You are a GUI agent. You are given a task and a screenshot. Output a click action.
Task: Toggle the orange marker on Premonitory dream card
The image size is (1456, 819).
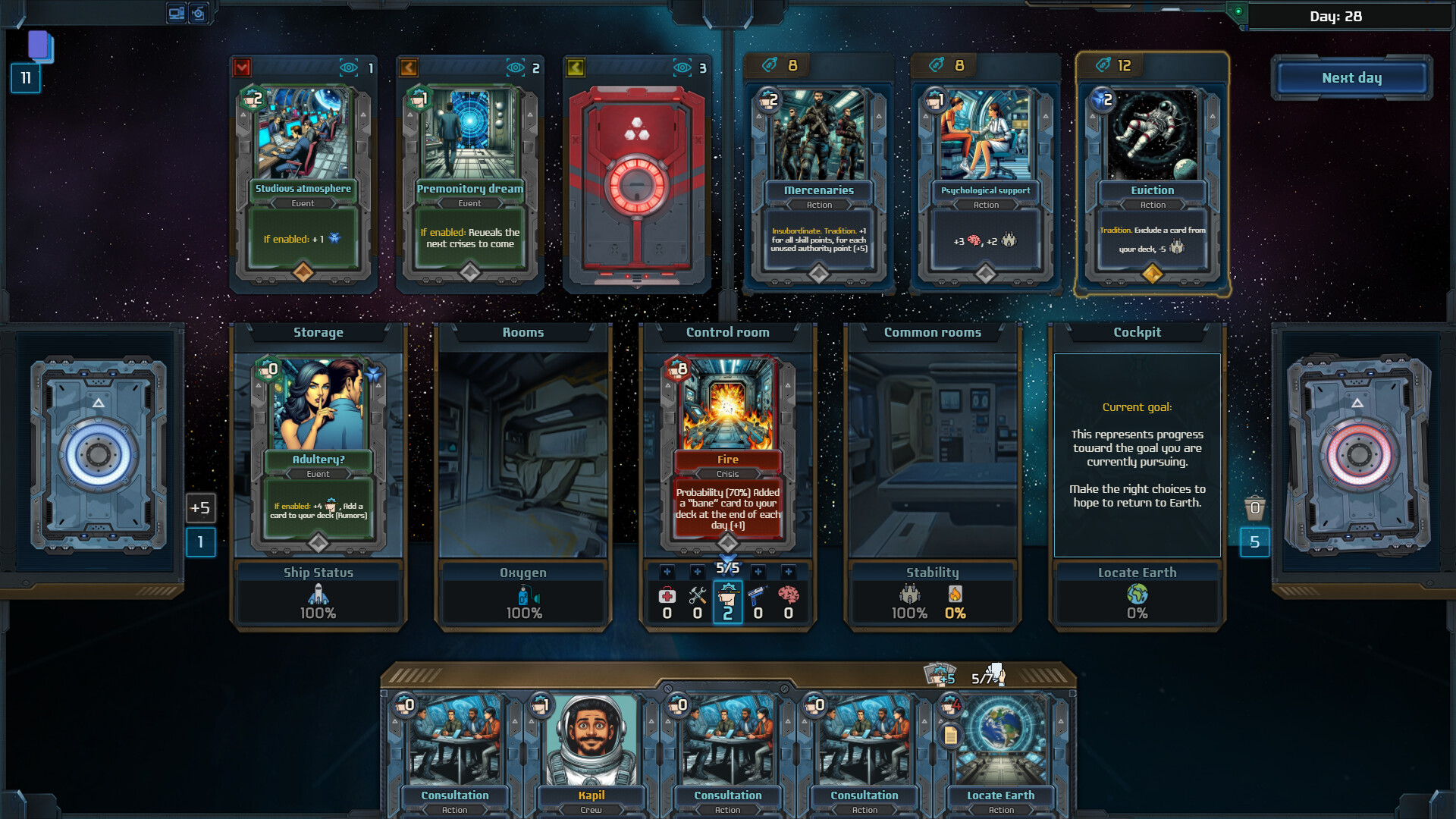[x=408, y=67]
